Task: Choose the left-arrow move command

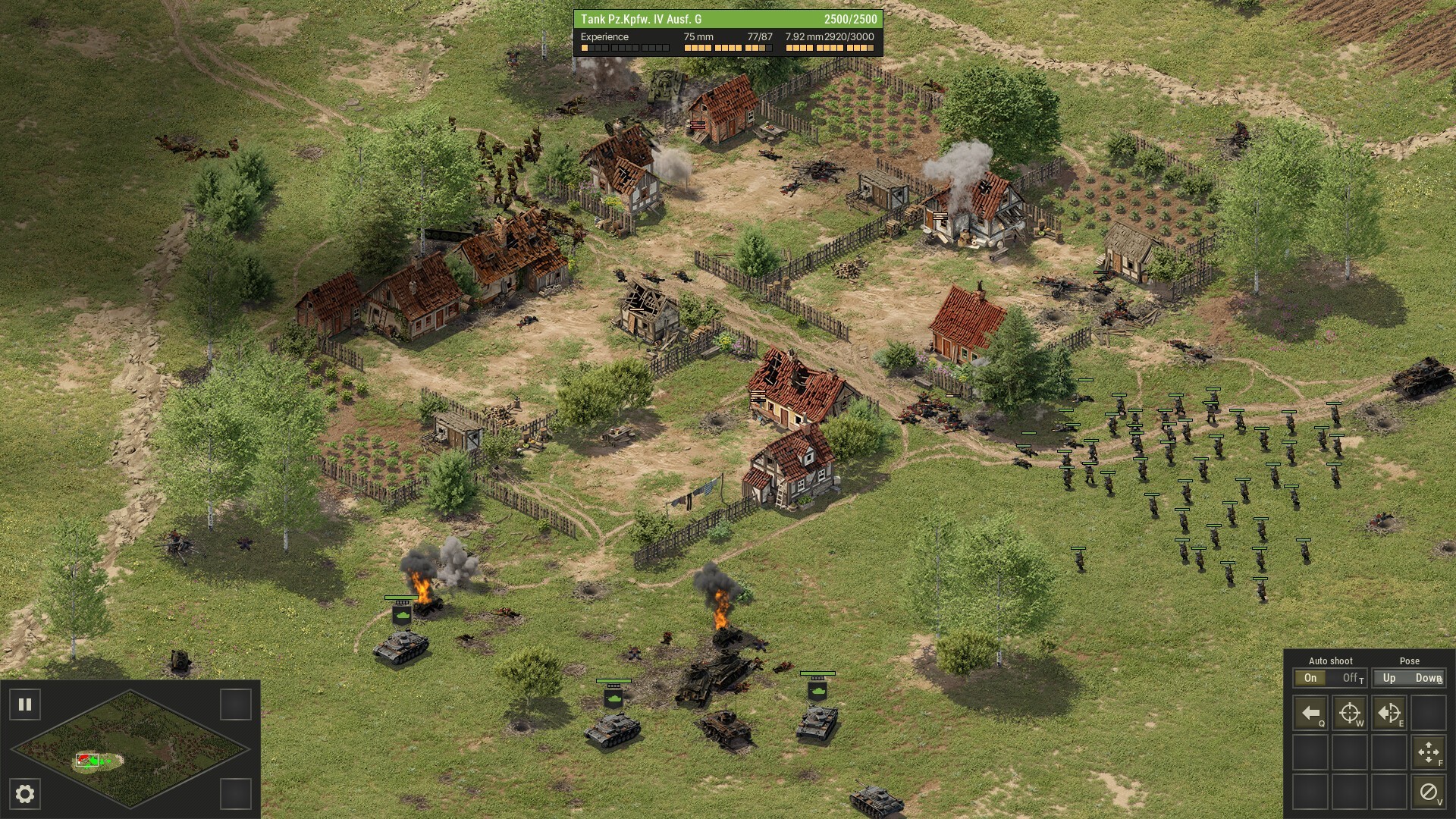Action: coord(1310,713)
